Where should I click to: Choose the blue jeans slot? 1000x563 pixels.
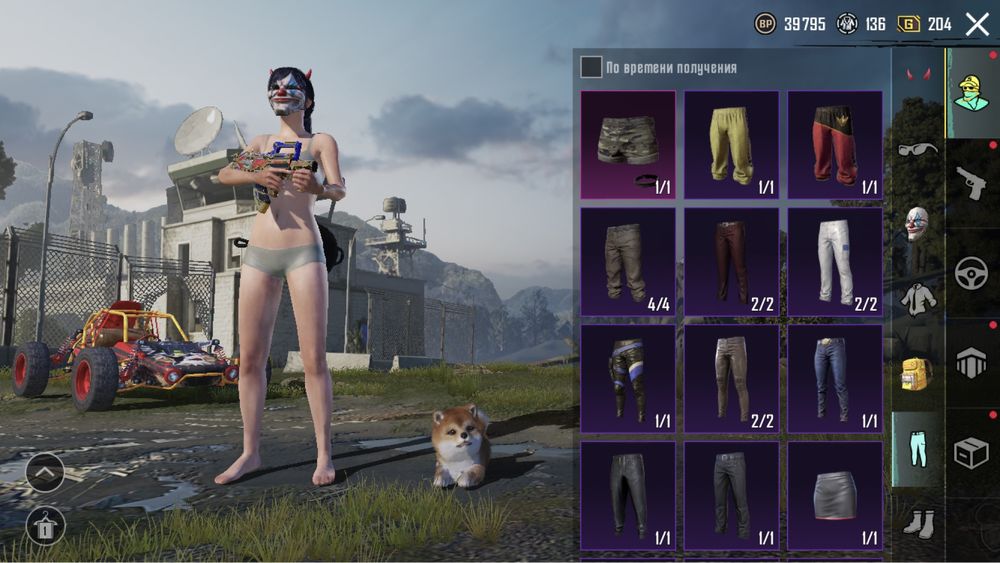click(x=834, y=377)
